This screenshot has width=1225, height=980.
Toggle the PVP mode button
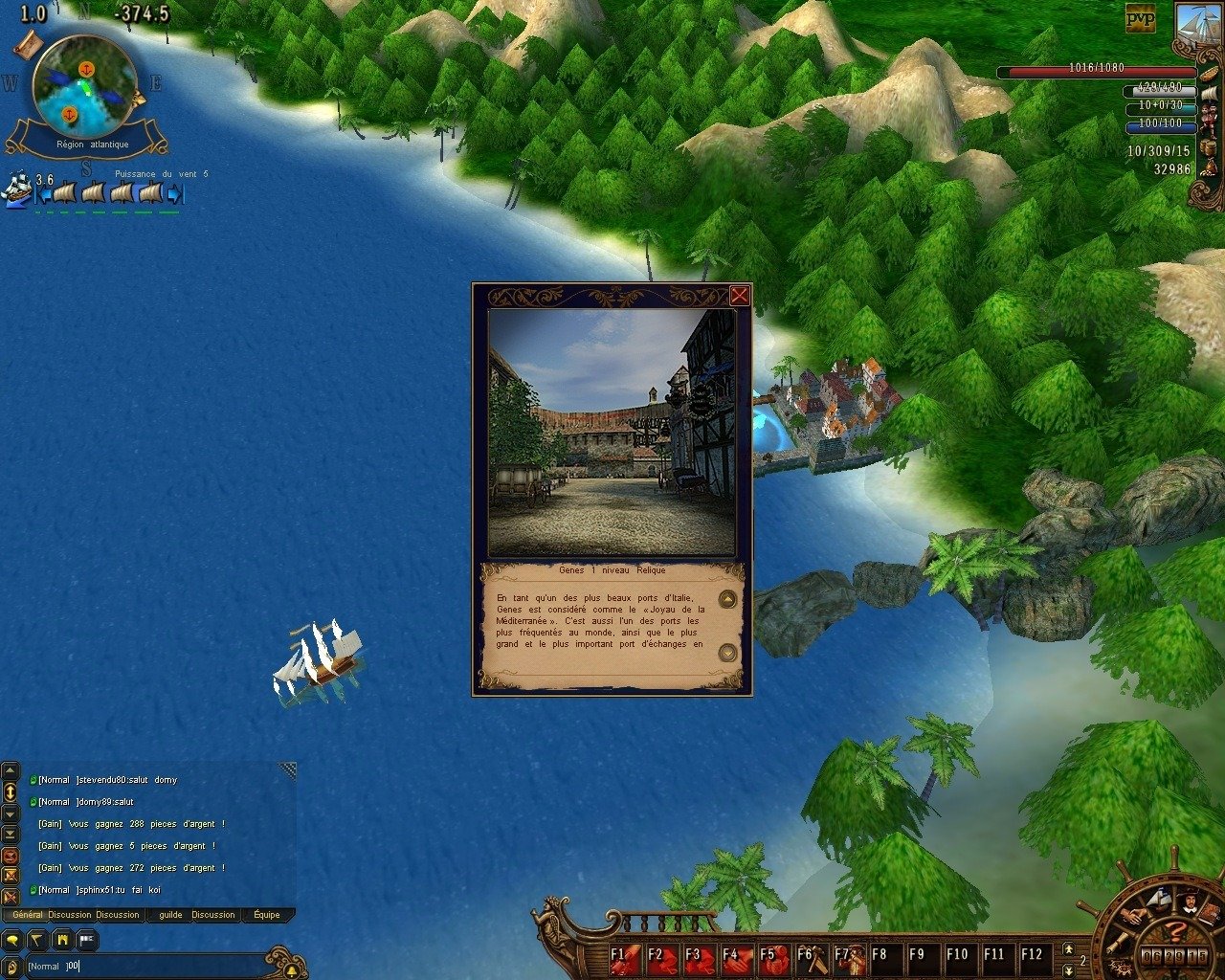[x=1140, y=18]
